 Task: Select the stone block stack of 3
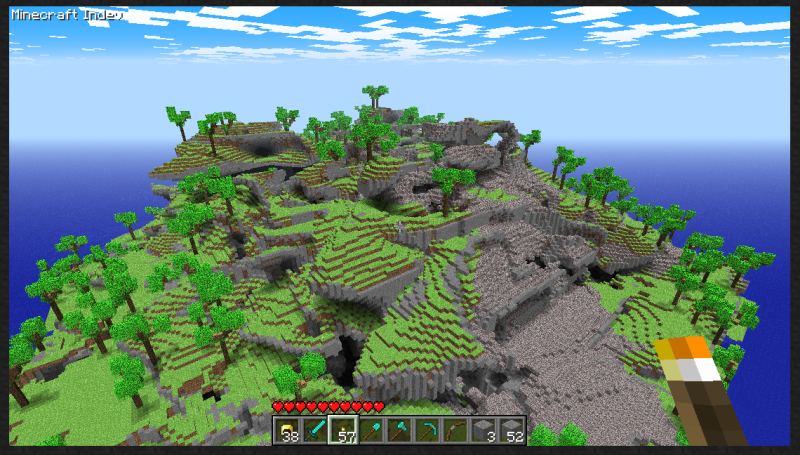point(483,430)
